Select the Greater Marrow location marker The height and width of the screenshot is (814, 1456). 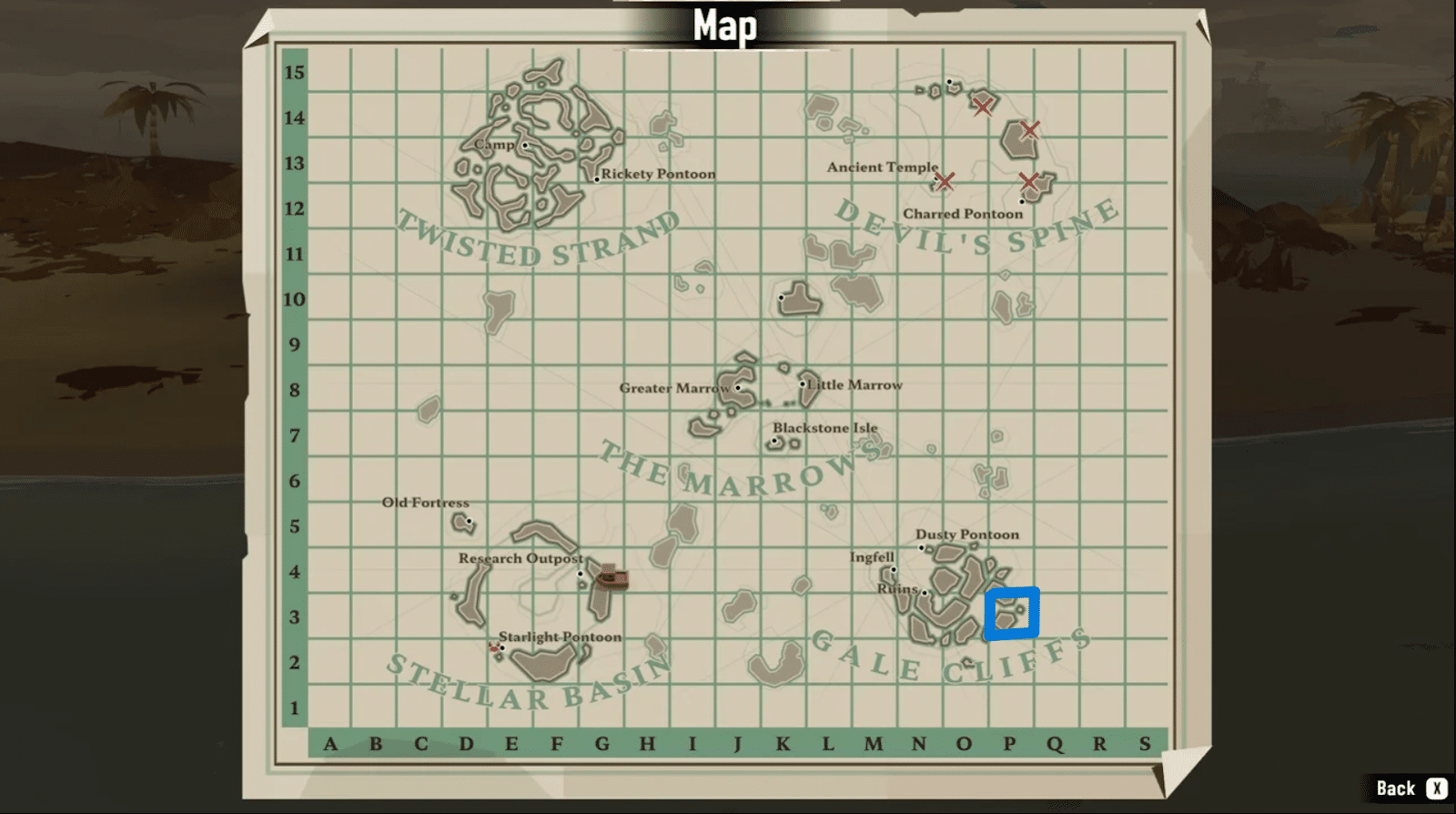coord(738,388)
